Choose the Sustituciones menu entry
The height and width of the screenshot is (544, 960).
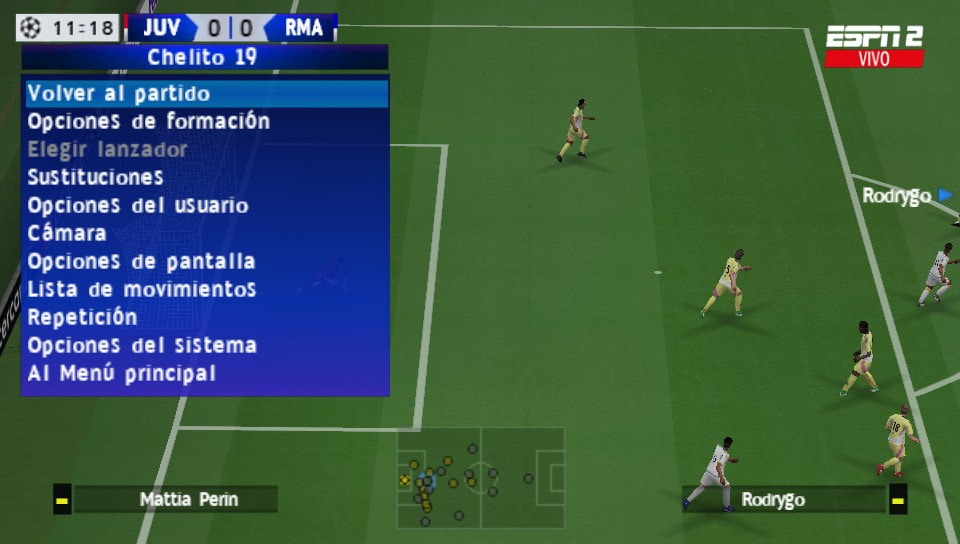(96, 178)
